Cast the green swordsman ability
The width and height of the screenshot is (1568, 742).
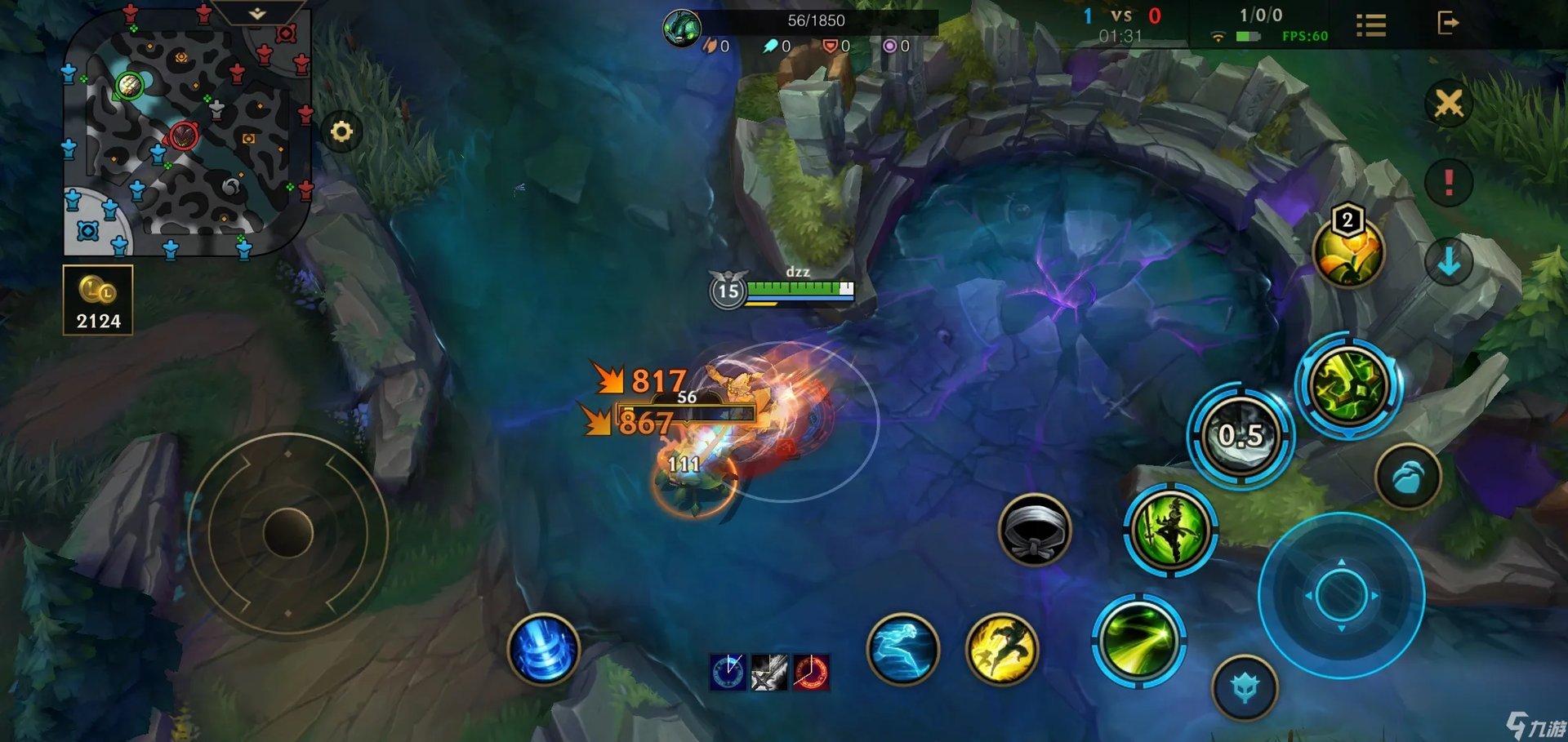(x=1170, y=531)
